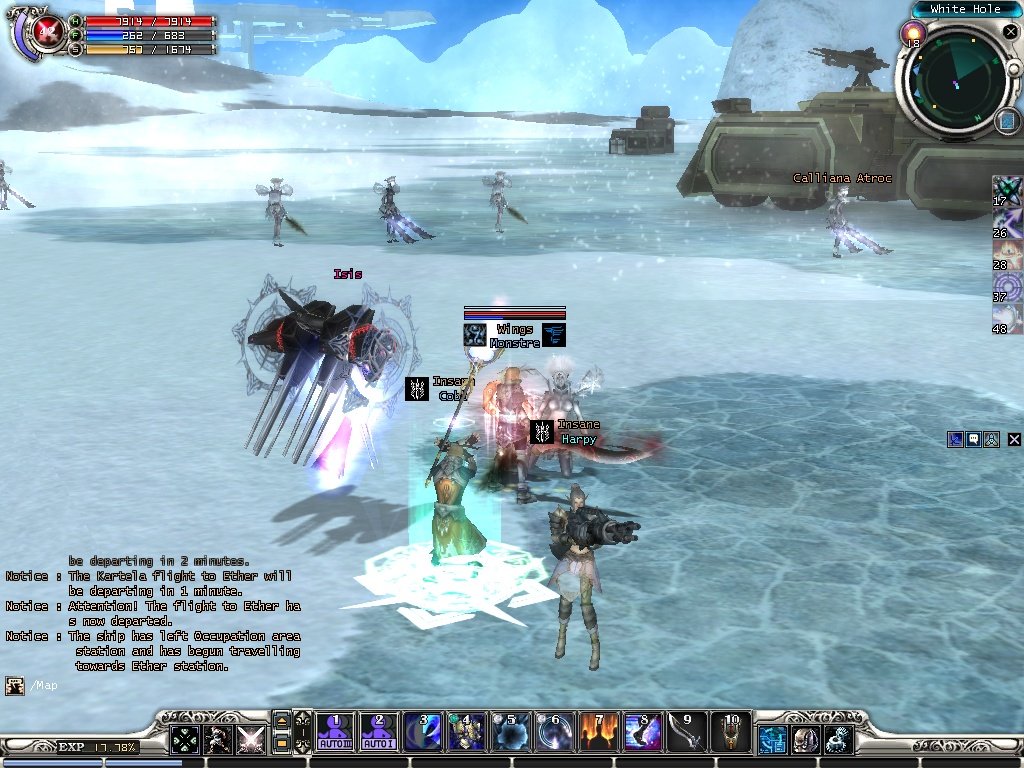Click the green four-dot formation icon

pos(184,739)
